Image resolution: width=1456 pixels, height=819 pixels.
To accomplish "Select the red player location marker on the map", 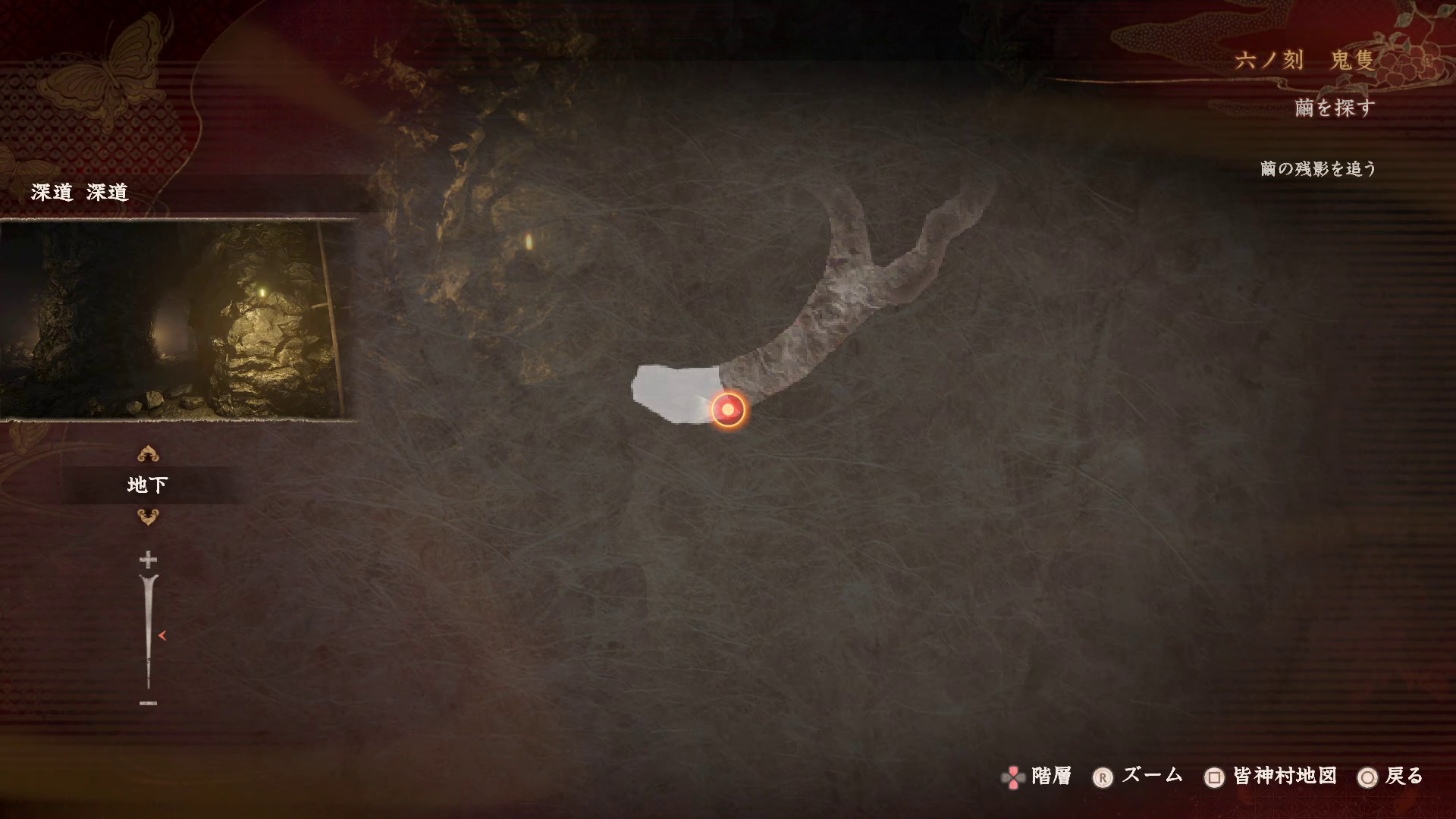I will 728,409.
